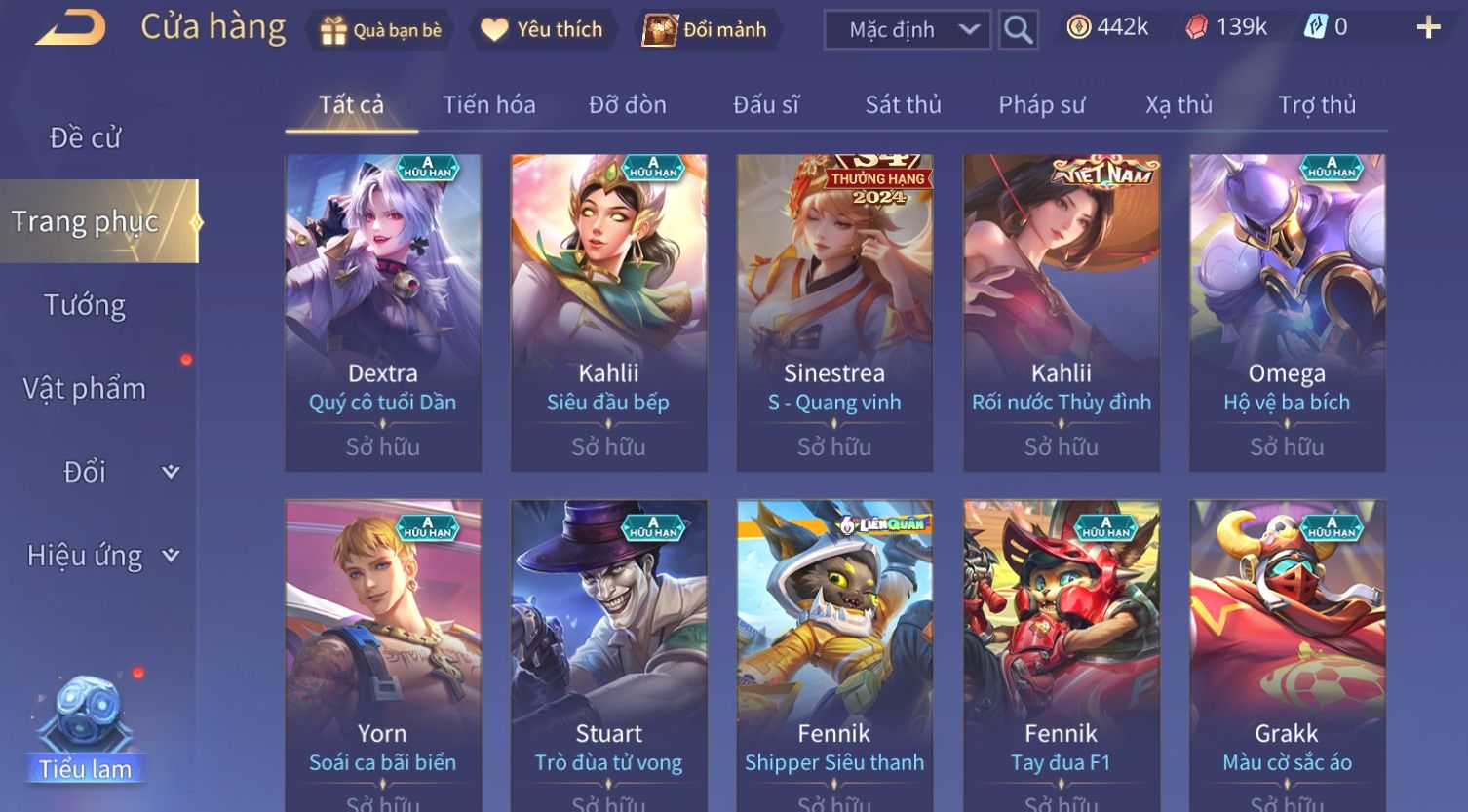Select the Dextra Quý cô tuổi Dần skin
This screenshot has width=1468, height=812.
click(x=383, y=312)
